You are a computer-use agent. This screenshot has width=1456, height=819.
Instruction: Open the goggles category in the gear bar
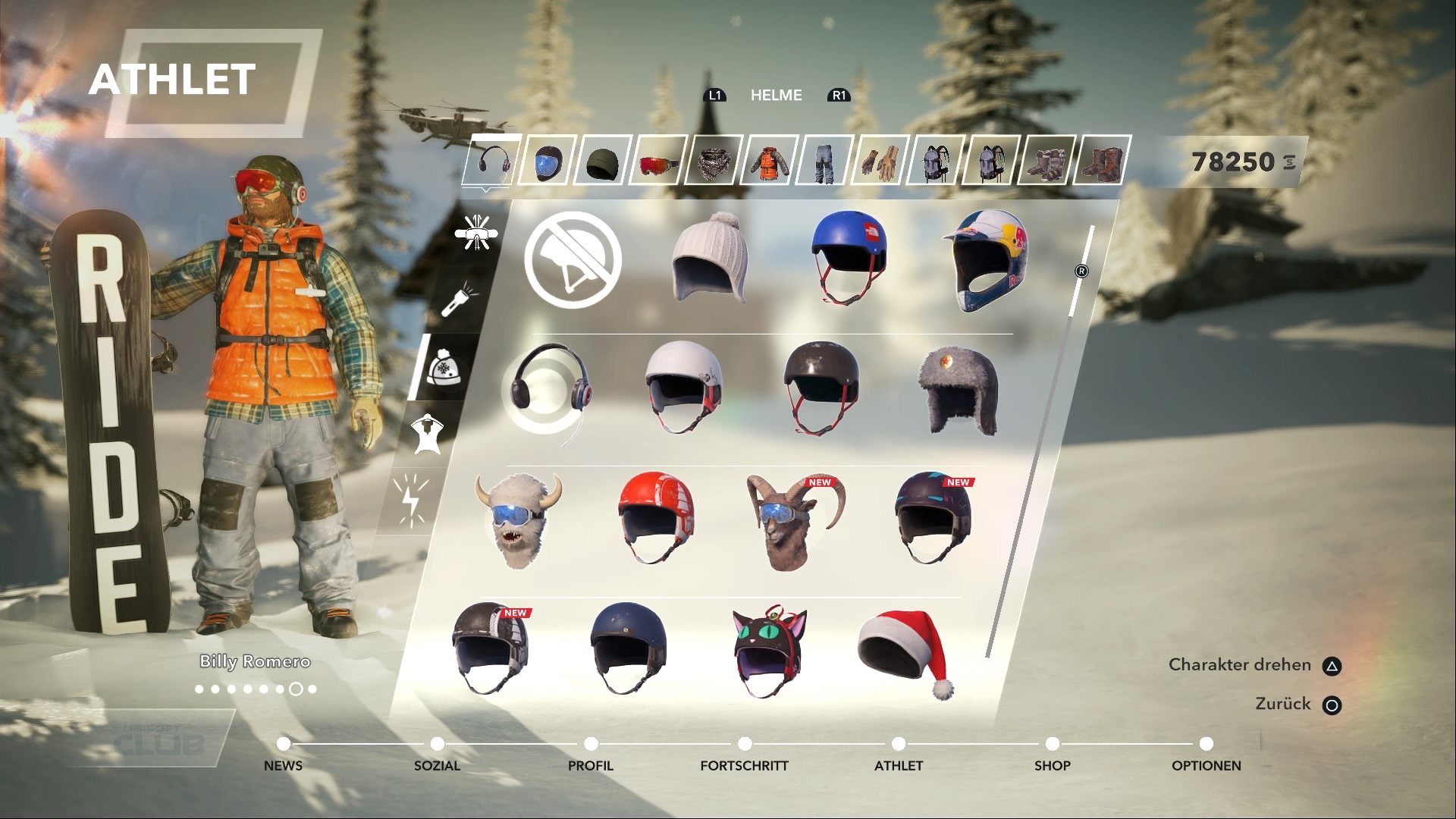click(x=658, y=163)
